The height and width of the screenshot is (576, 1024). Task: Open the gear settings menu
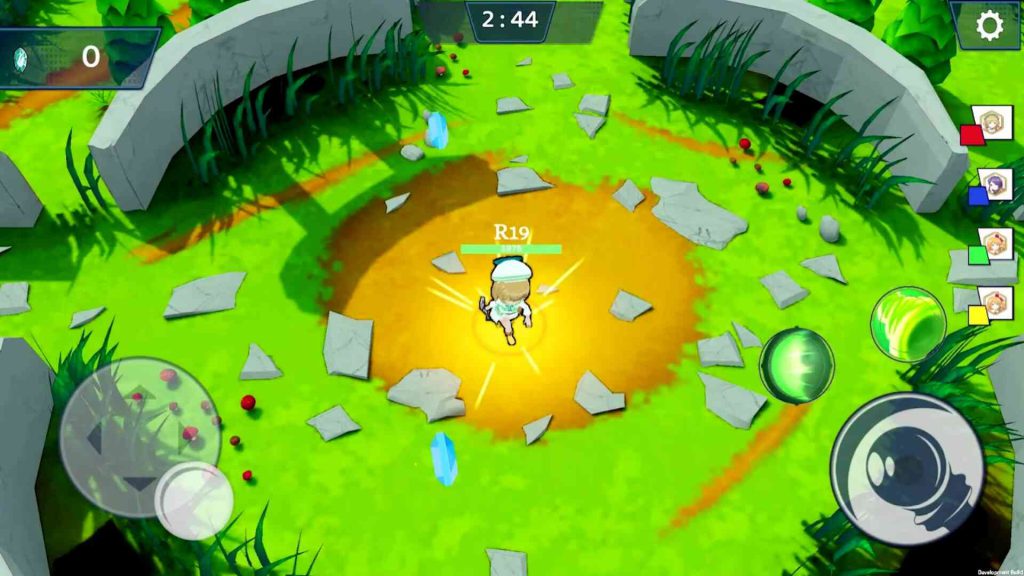click(x=989, y=26)
